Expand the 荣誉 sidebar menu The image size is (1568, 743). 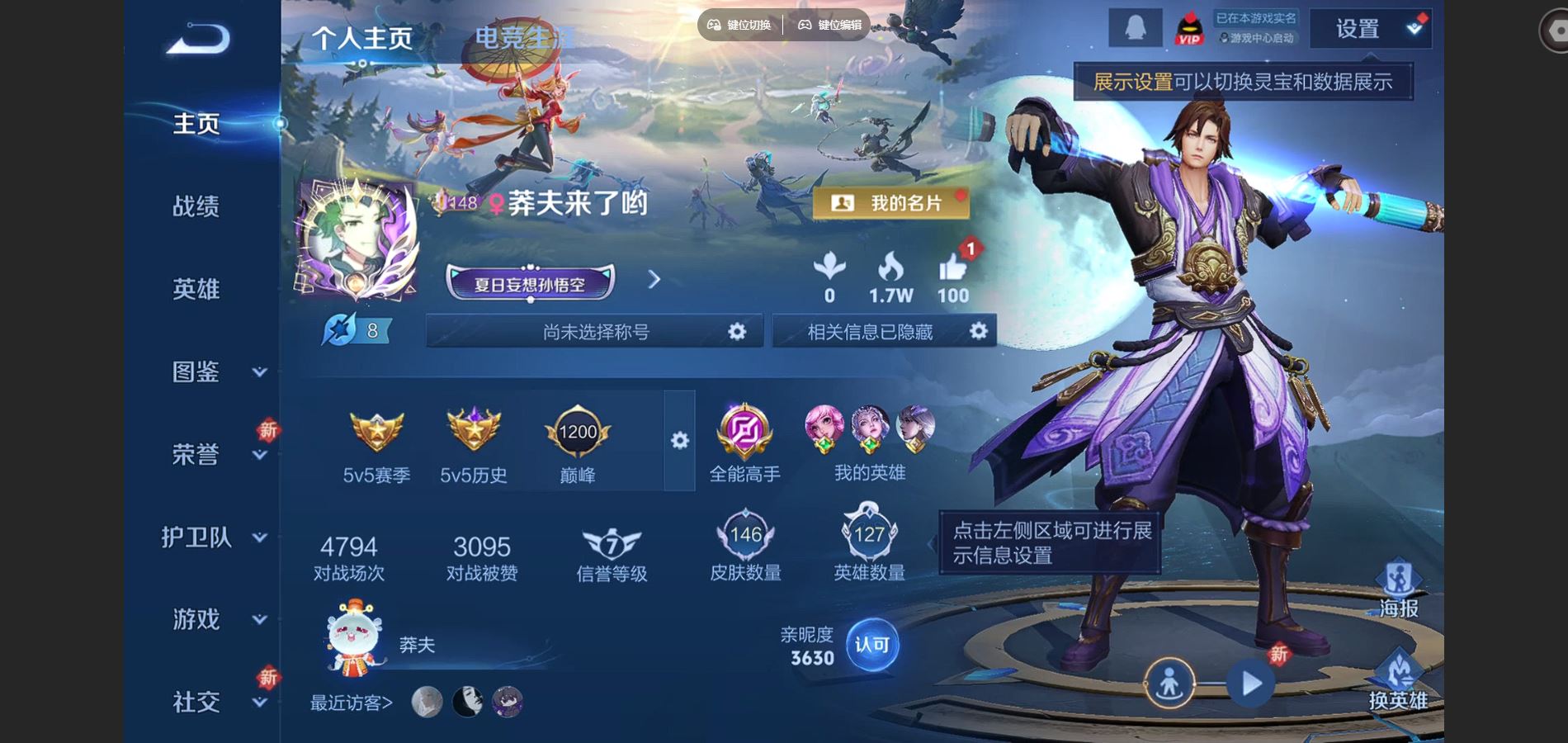click(x=213, y=454)
